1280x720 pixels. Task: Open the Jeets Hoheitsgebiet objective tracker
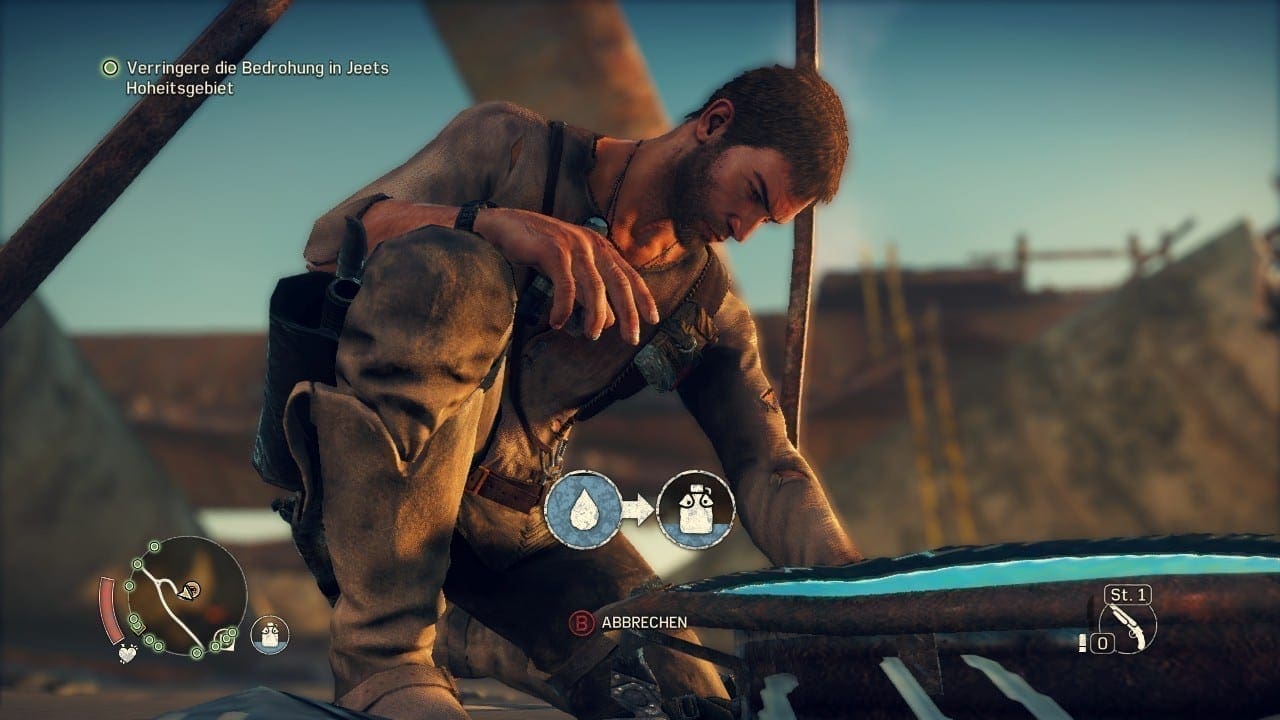[257, 78]
